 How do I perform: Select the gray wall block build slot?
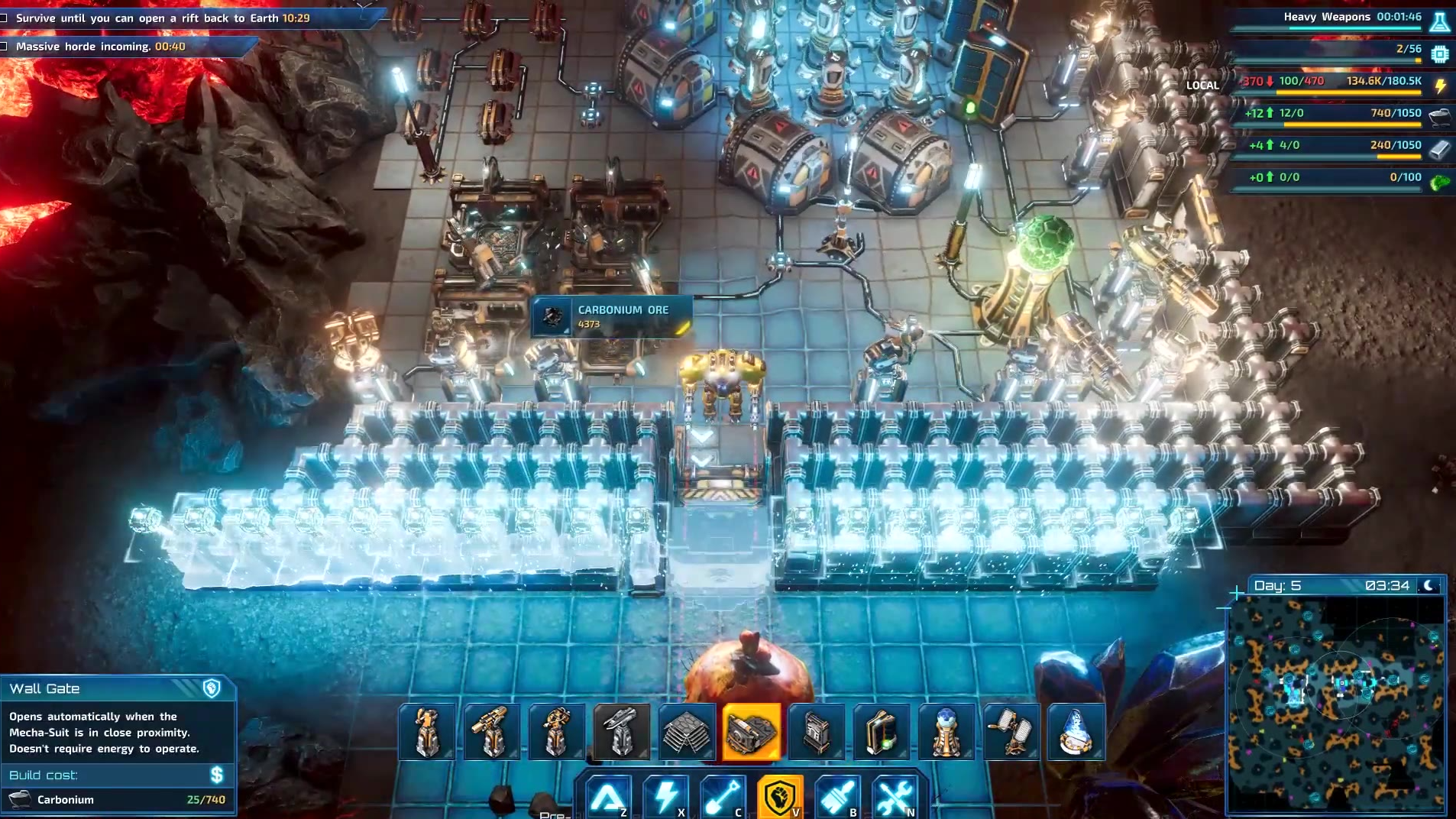(817, 732)
